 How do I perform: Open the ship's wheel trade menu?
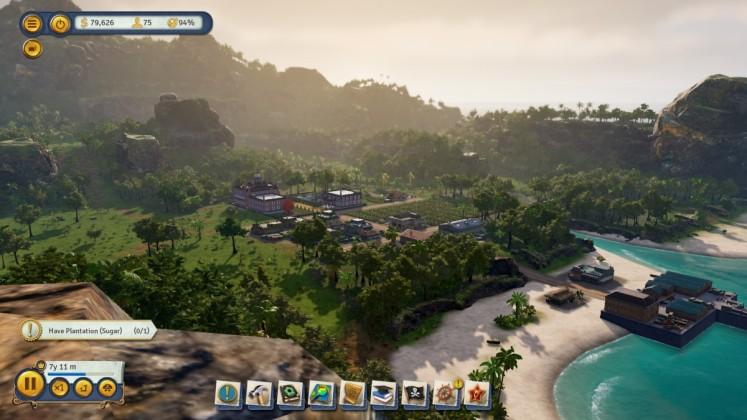[x=446, y=394]
